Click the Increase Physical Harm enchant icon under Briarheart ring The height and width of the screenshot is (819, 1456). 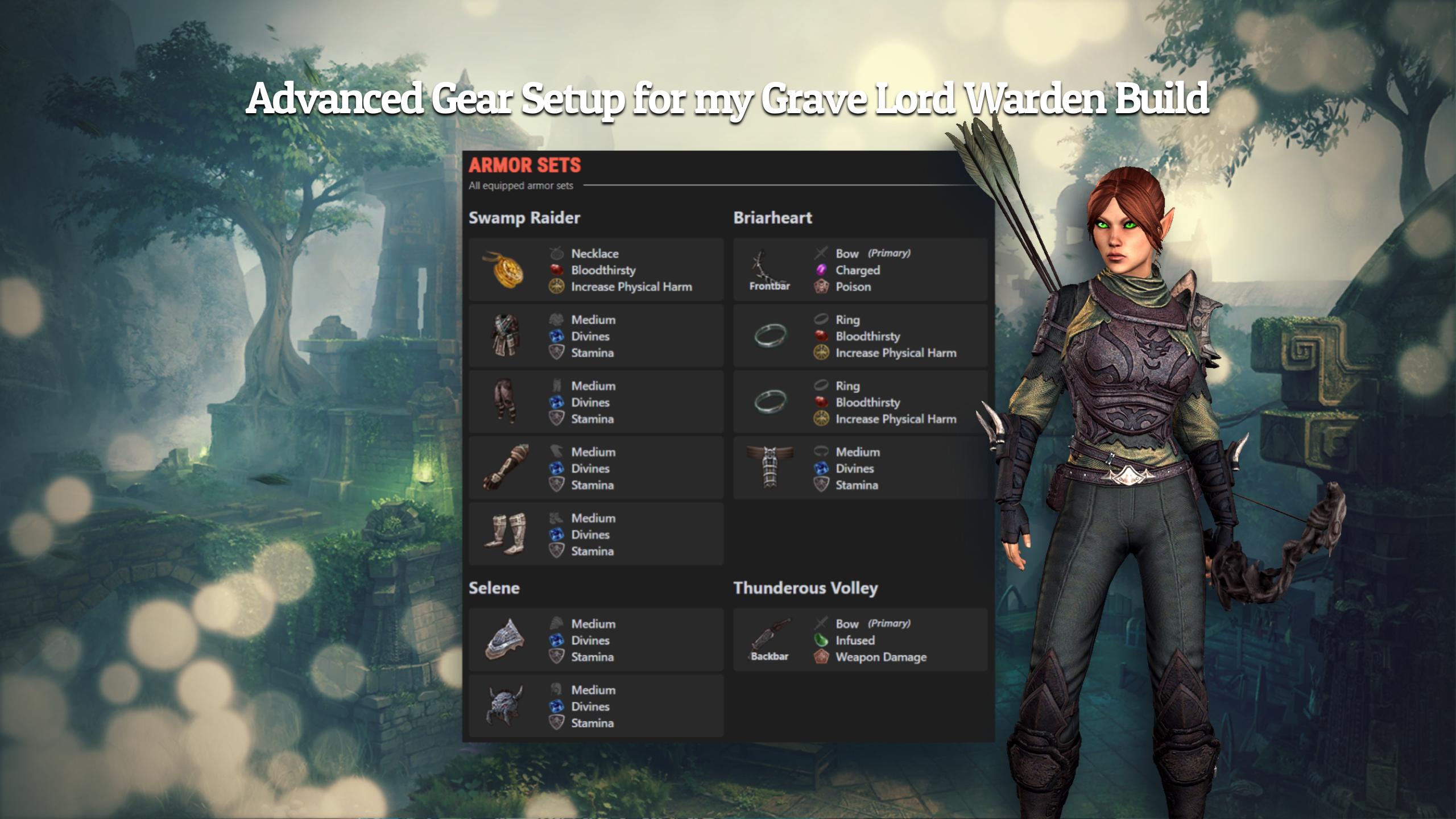821,353
